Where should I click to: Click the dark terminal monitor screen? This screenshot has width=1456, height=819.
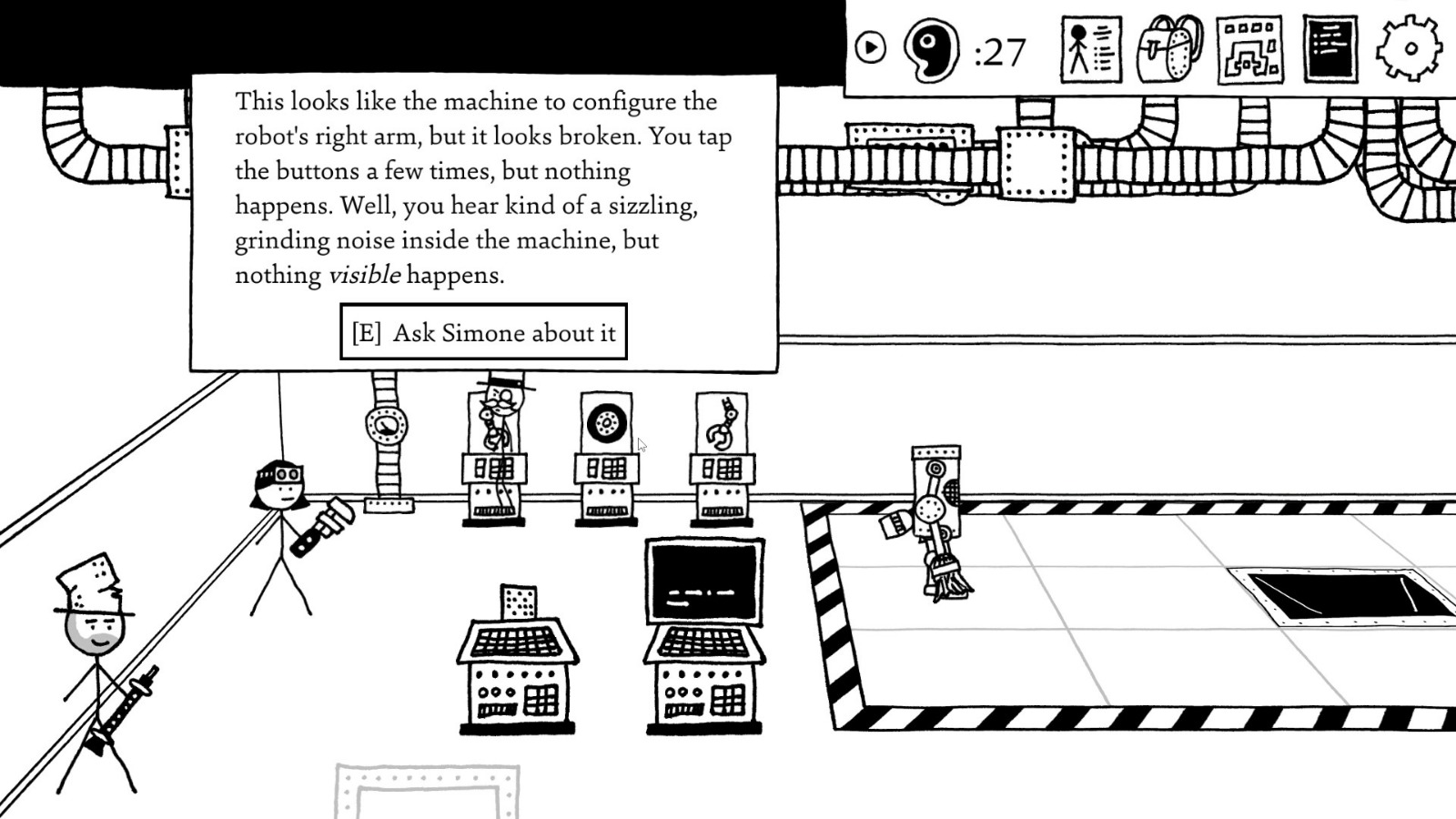[x=703, y=580]
